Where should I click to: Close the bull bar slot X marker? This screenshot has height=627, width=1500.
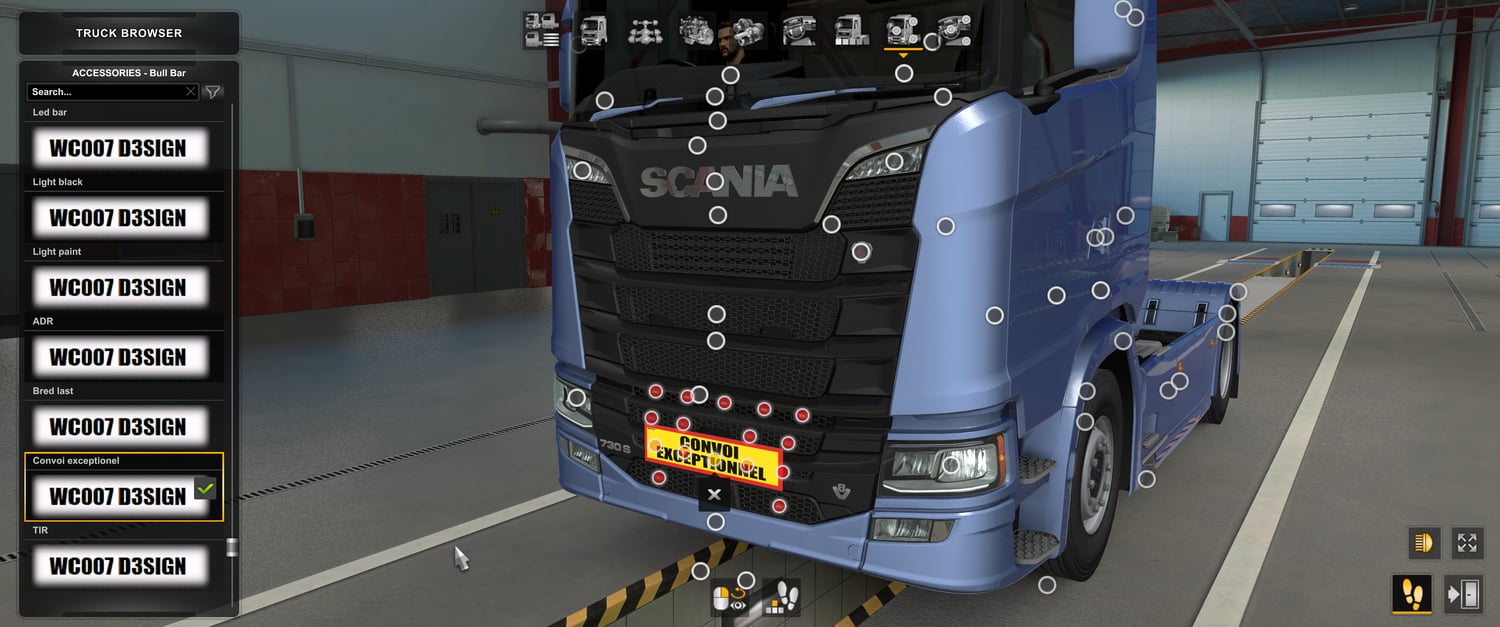pos(714,494)
